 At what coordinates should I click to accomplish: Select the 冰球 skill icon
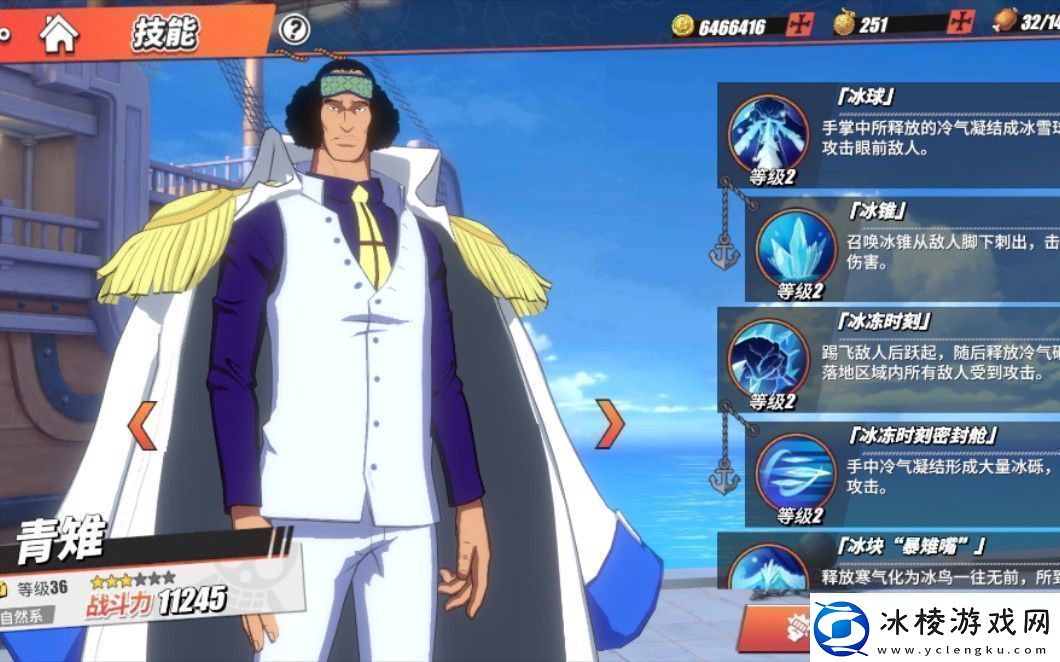point(768,134)
